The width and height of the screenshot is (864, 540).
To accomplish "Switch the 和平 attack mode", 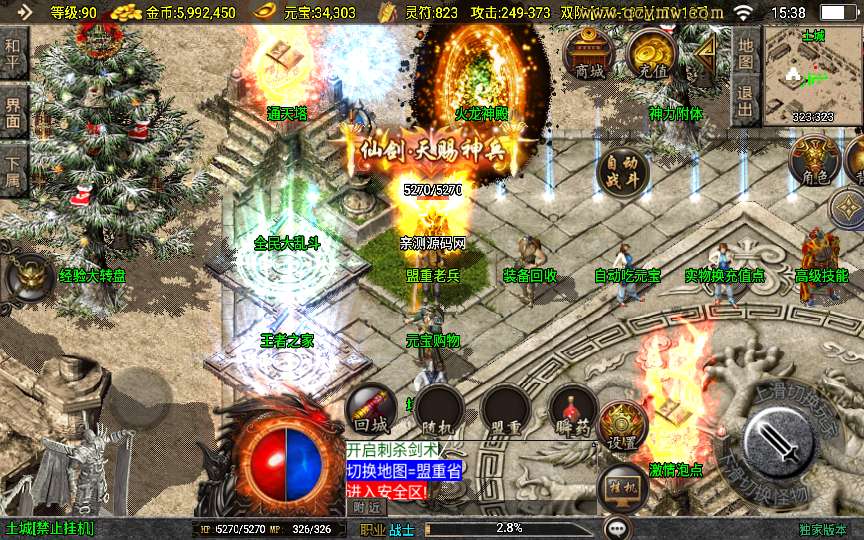I will tap(13, 50).
